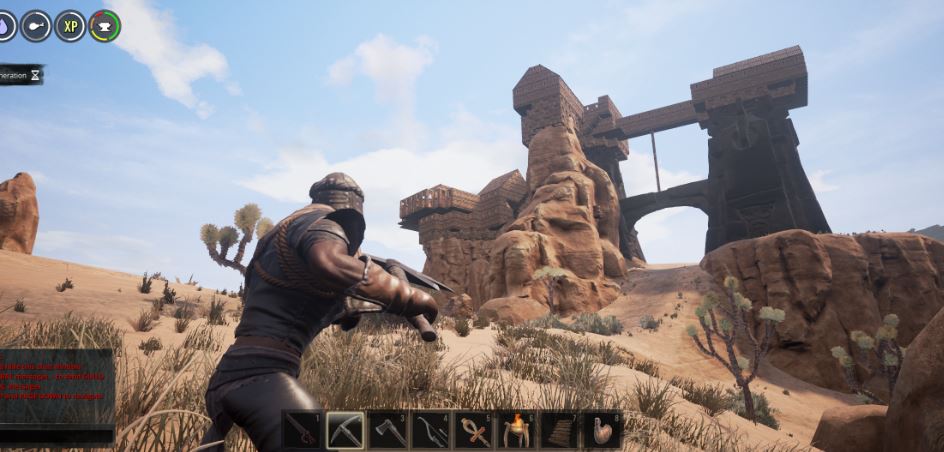Screen dimensions: 944x452
Task: Click the water drop thirst icon
Action: point(6,26)
